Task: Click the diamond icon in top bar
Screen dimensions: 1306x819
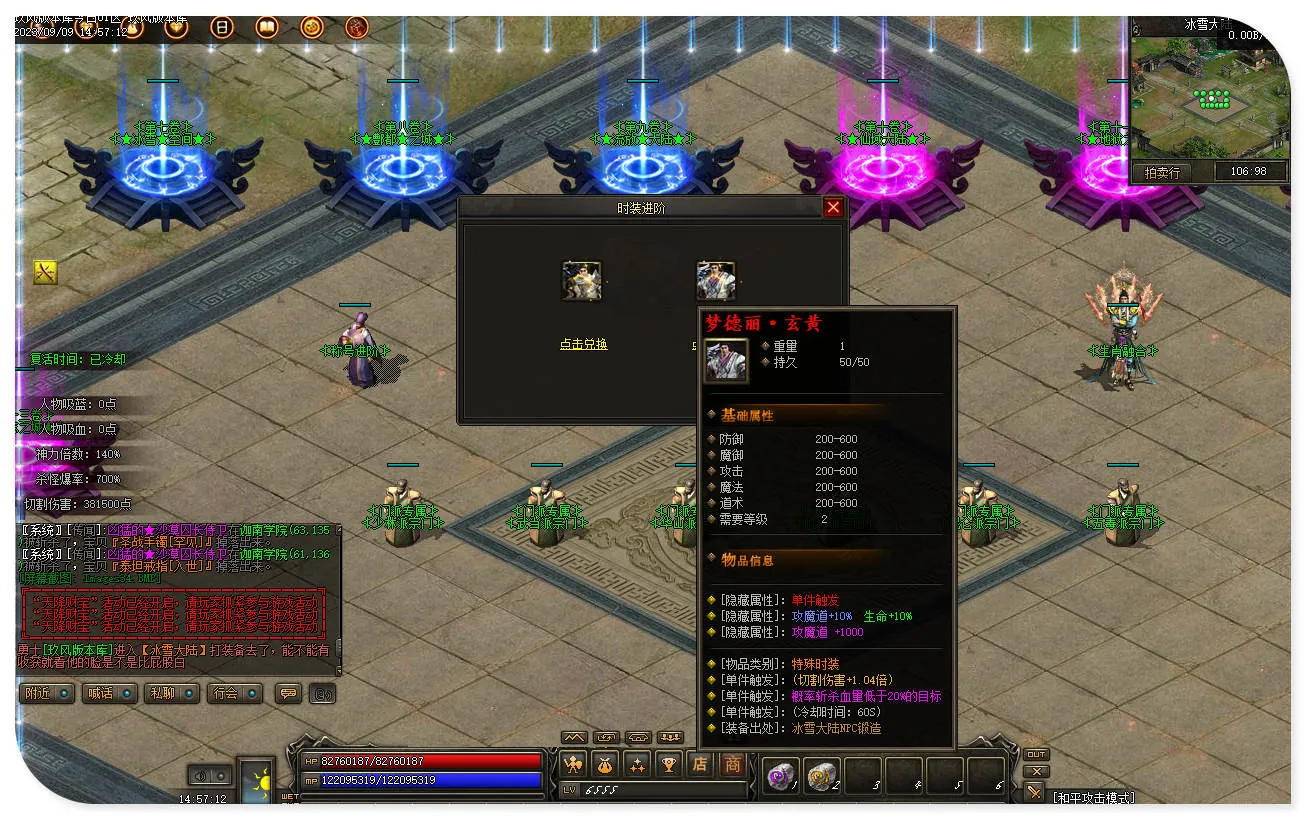Action: click(177, 28)
